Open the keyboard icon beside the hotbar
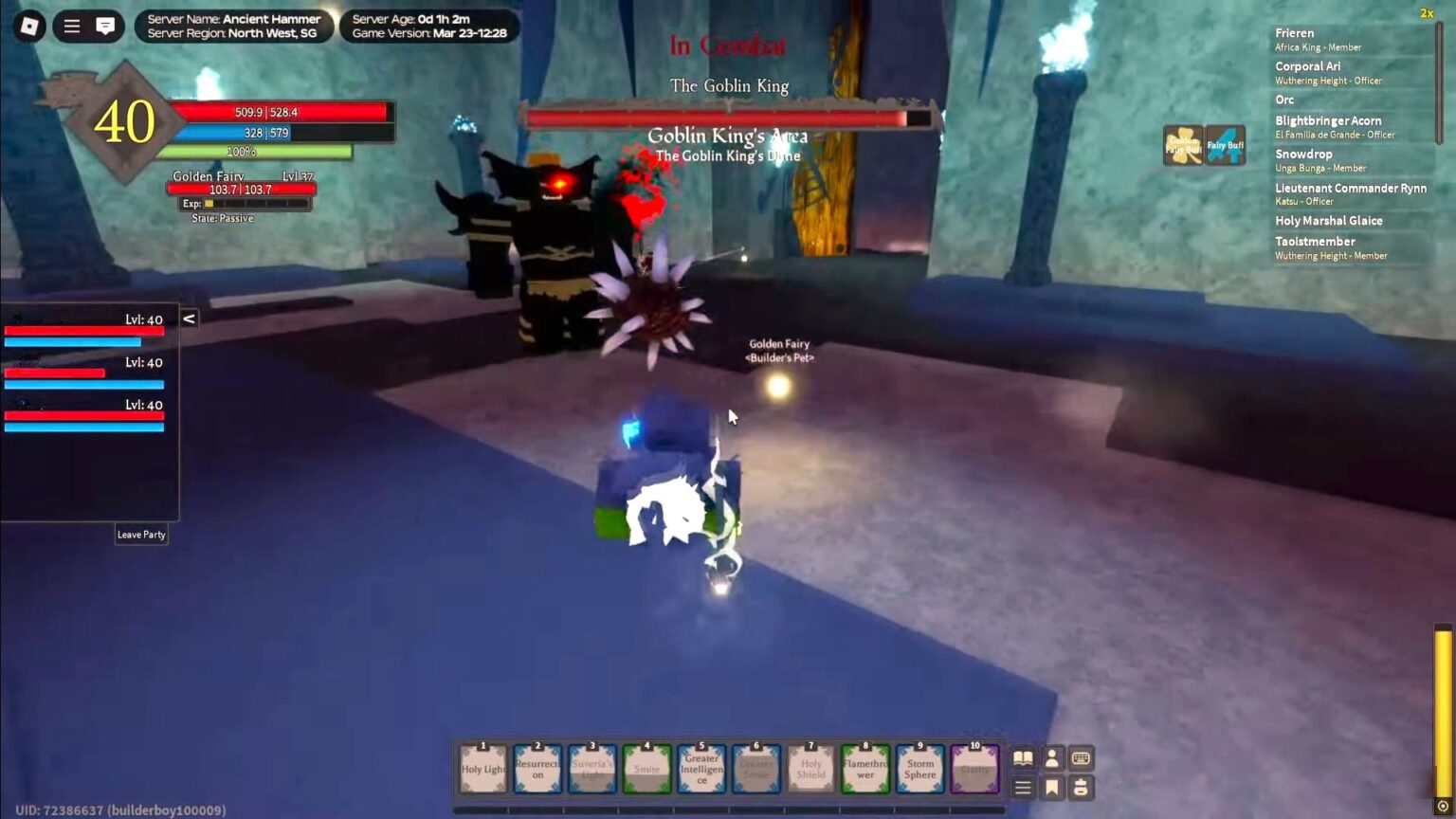The height and width of the screenshot is (819, 1456). point(1079,758)
